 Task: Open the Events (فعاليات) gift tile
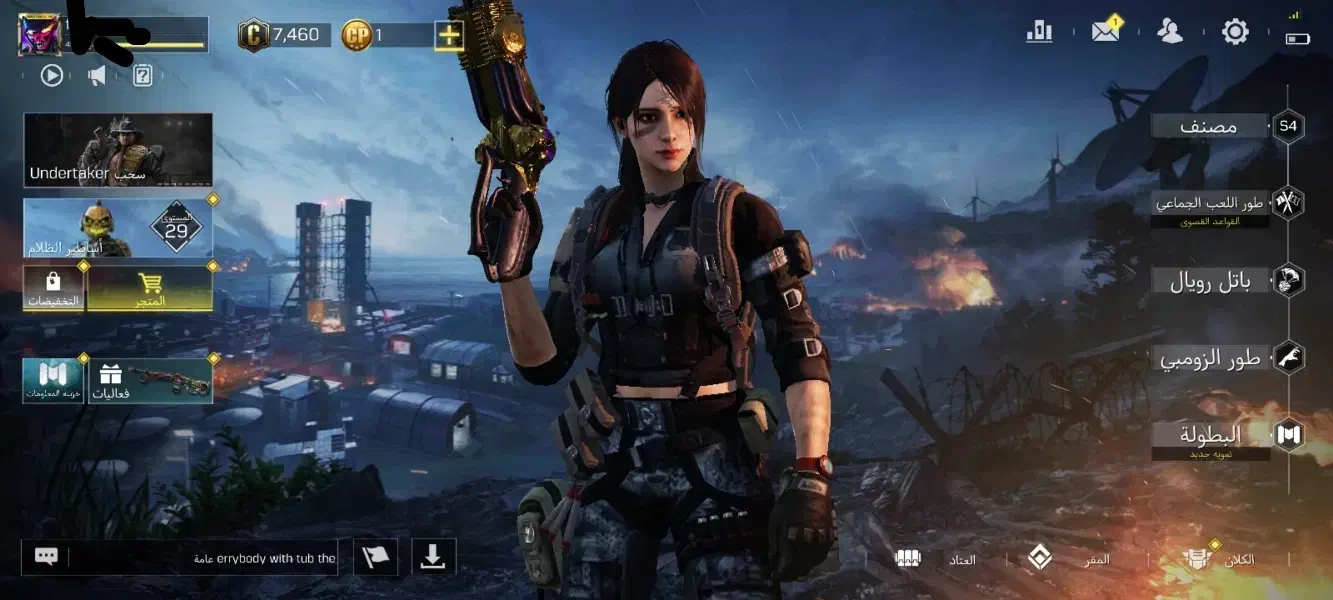(x=151, y=381)
